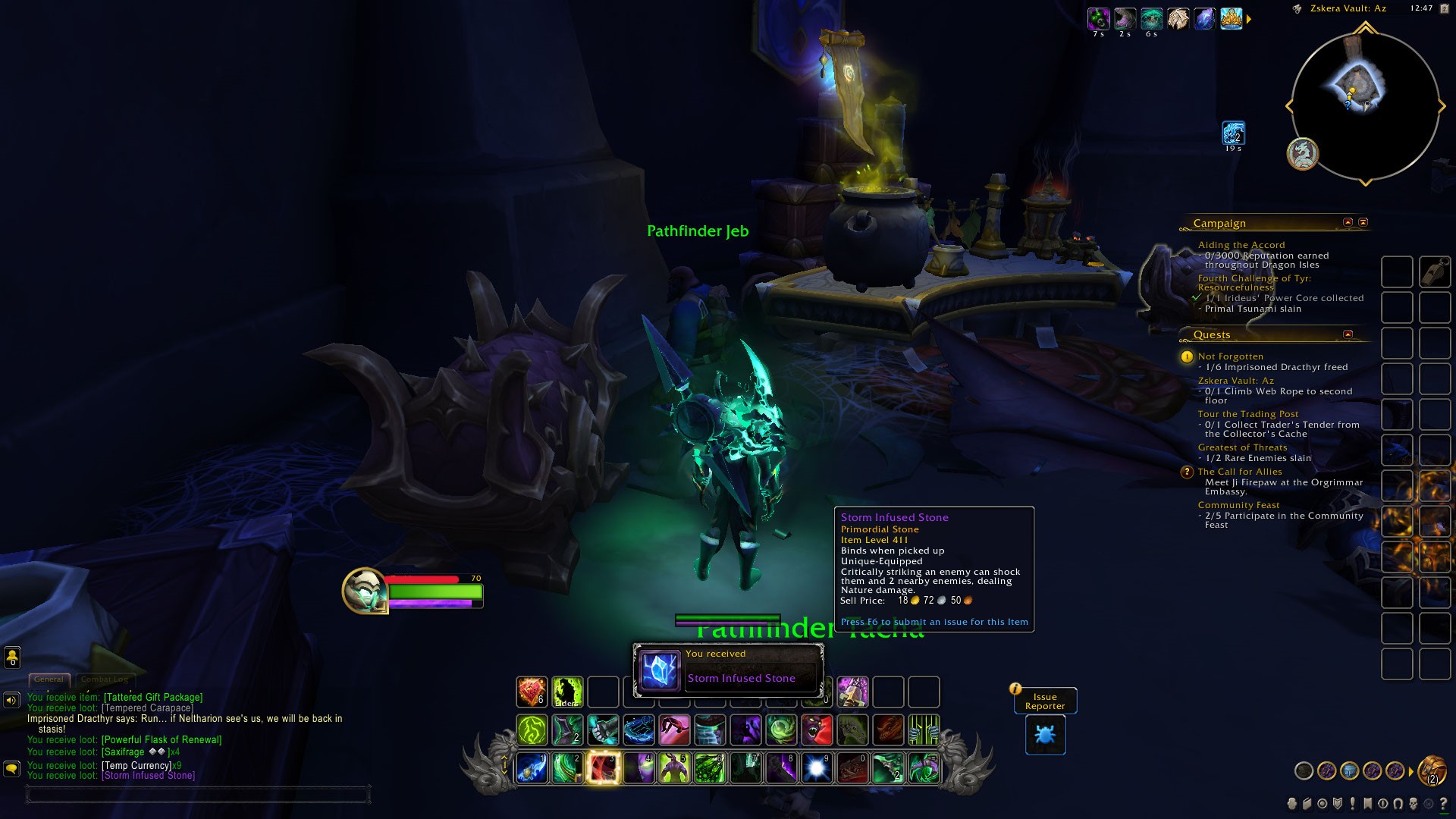This screenshot has height=819, width=1456.
Task: Click the dragon emblem button beside minimap
Action: pos(1303,154)
